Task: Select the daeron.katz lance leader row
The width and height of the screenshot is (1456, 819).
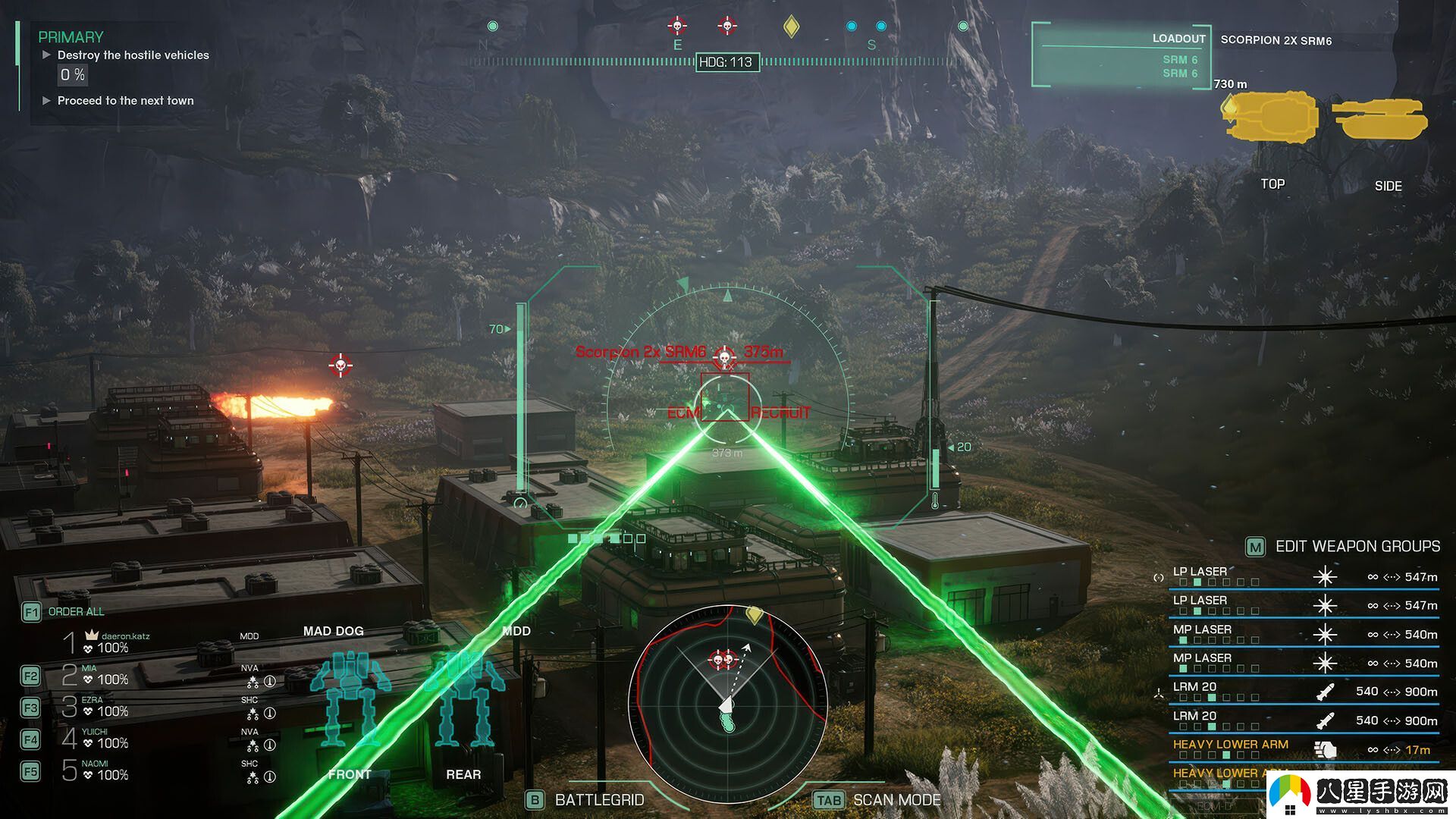Action: coord(114,643)
